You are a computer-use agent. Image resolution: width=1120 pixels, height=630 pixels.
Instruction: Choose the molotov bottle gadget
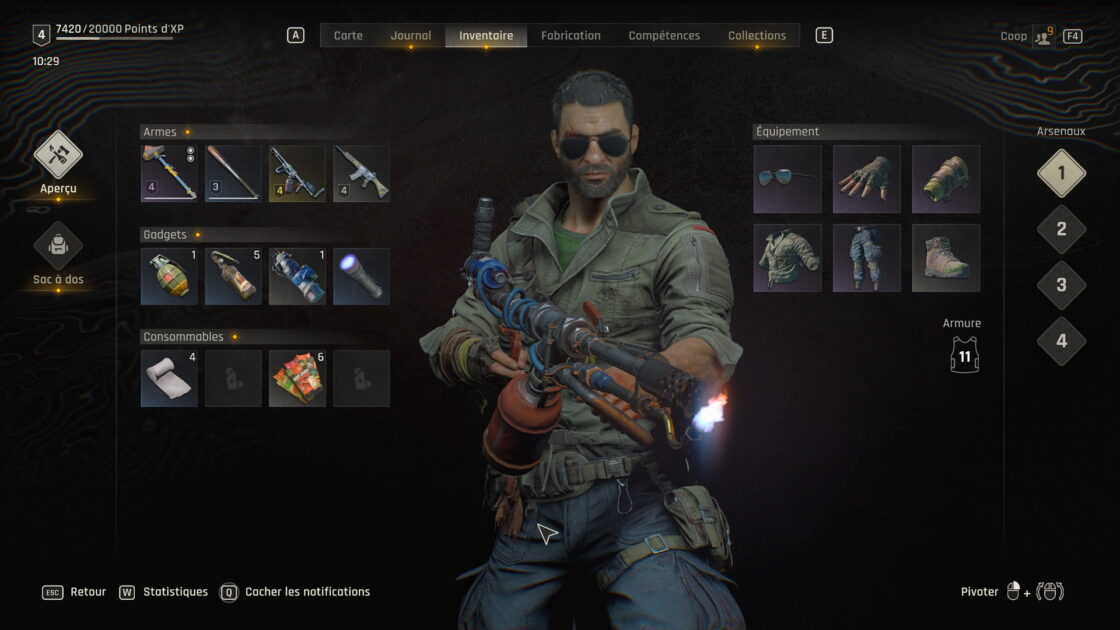[x=233, y=276]
